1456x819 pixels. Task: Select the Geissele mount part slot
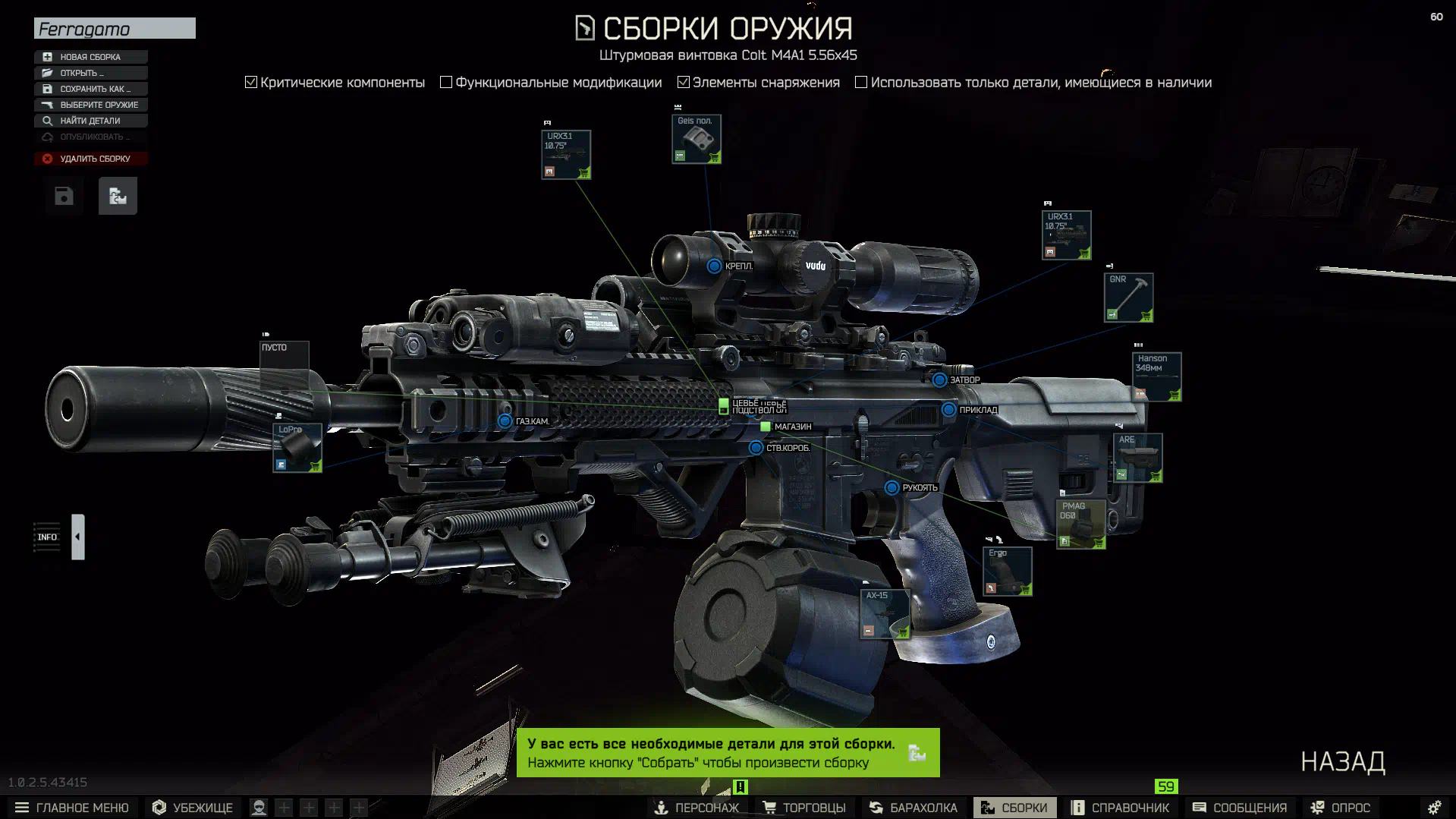696,139
